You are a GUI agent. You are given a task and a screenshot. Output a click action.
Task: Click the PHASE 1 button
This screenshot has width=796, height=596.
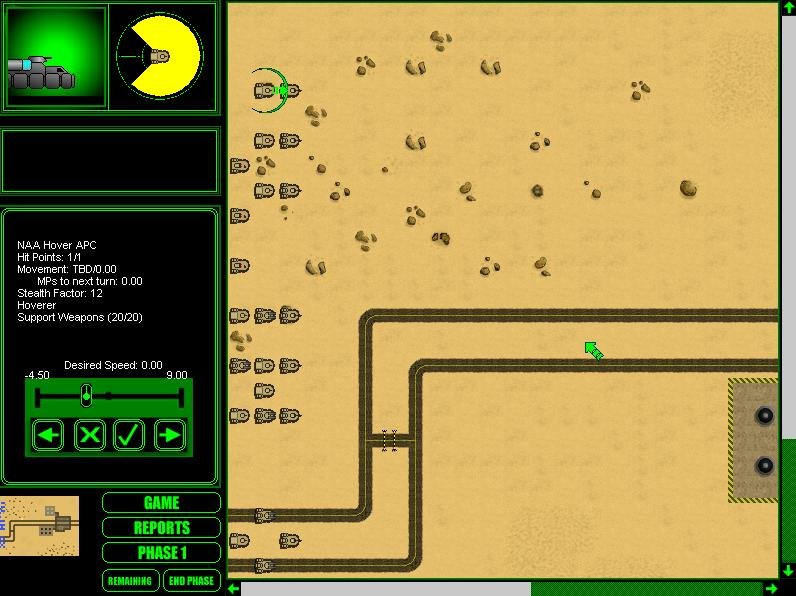(x=161, y=553)
